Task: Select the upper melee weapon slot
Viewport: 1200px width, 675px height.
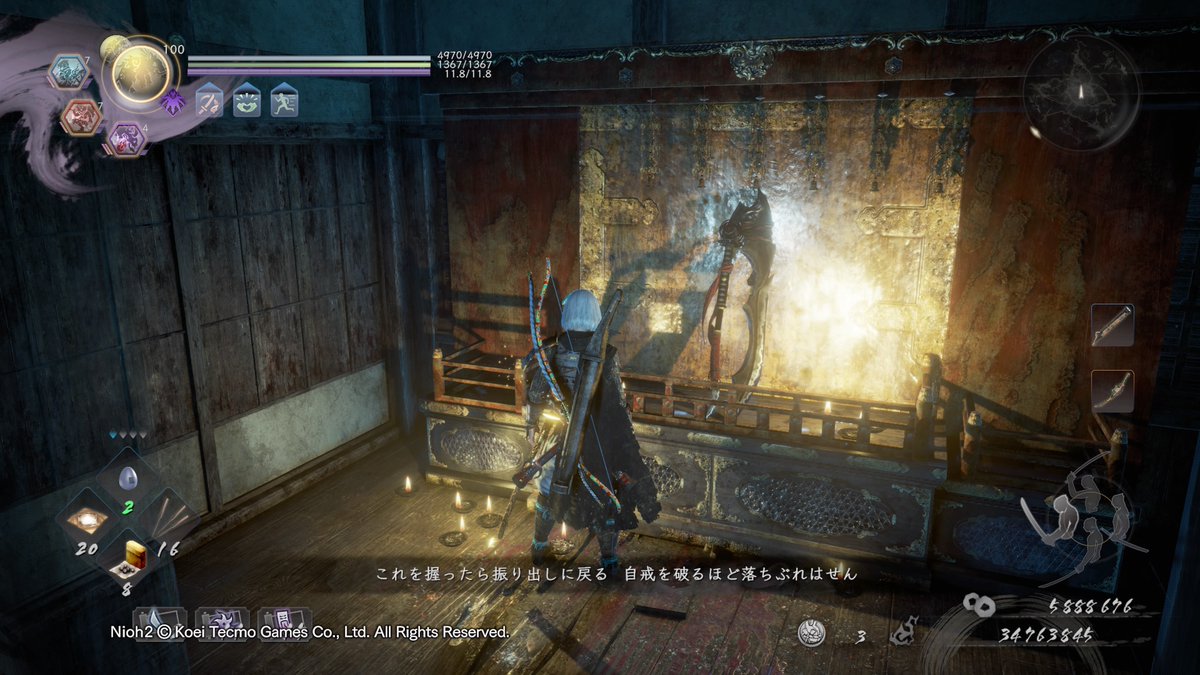Action: coord(1112,326)
